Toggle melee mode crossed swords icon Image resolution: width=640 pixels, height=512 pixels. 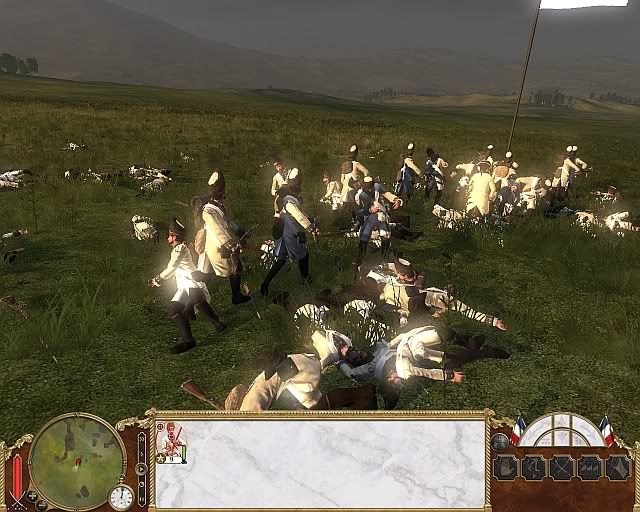tap(562, 467)
